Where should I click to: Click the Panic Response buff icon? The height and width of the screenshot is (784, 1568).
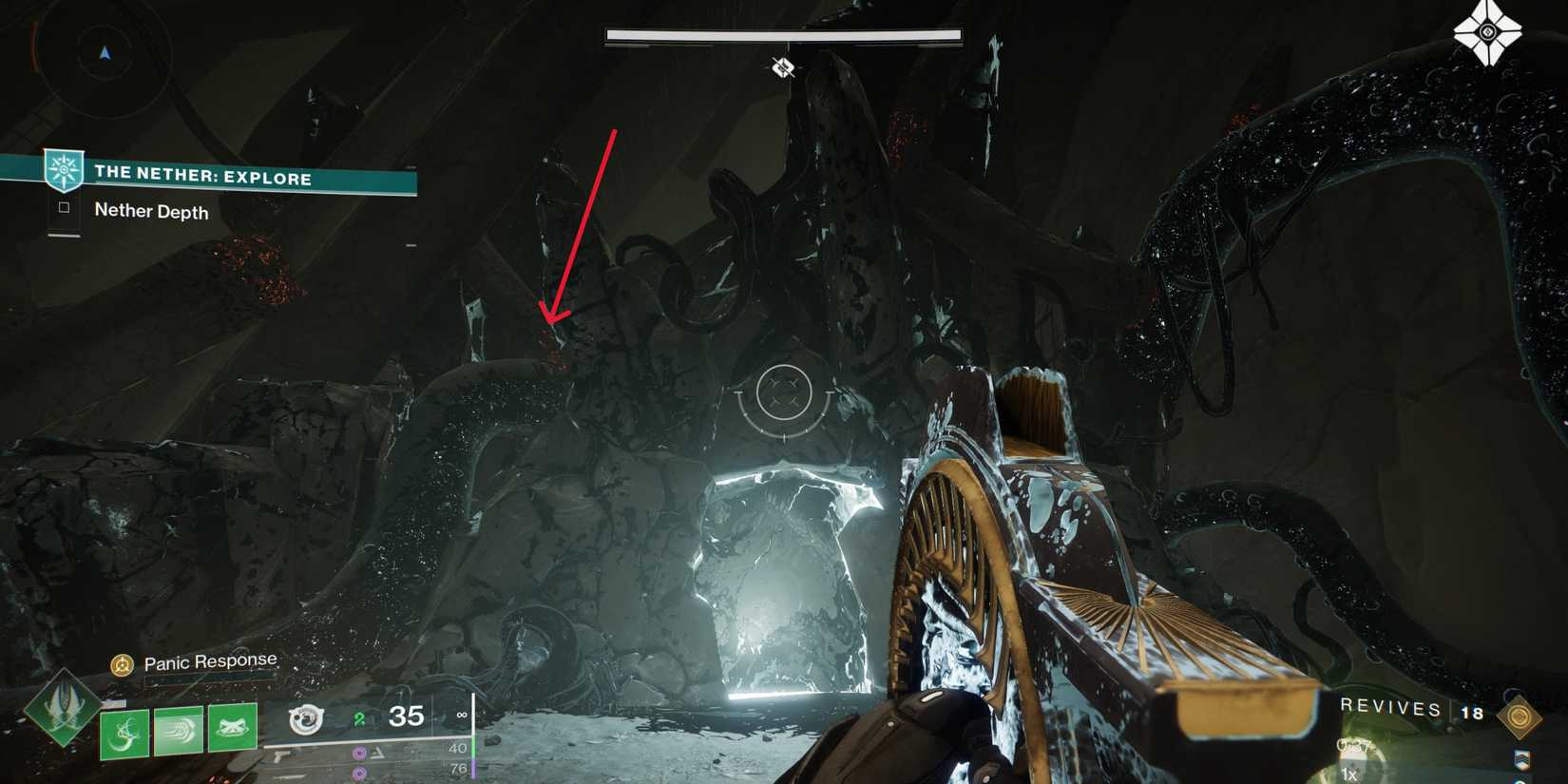tap(124, 665)
